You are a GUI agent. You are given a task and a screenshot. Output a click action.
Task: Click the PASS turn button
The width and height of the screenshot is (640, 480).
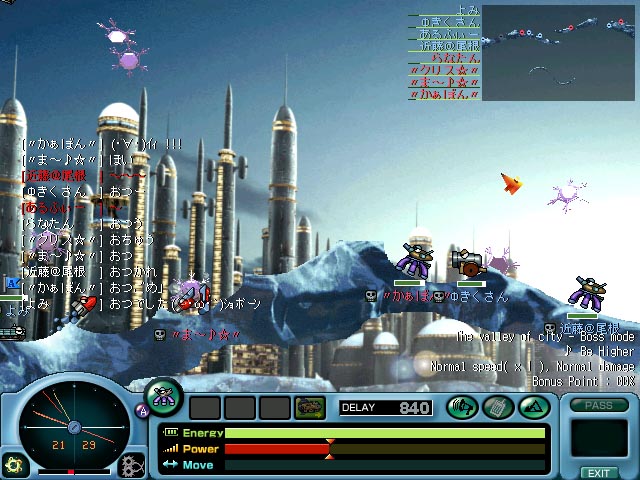click(598, 405)
